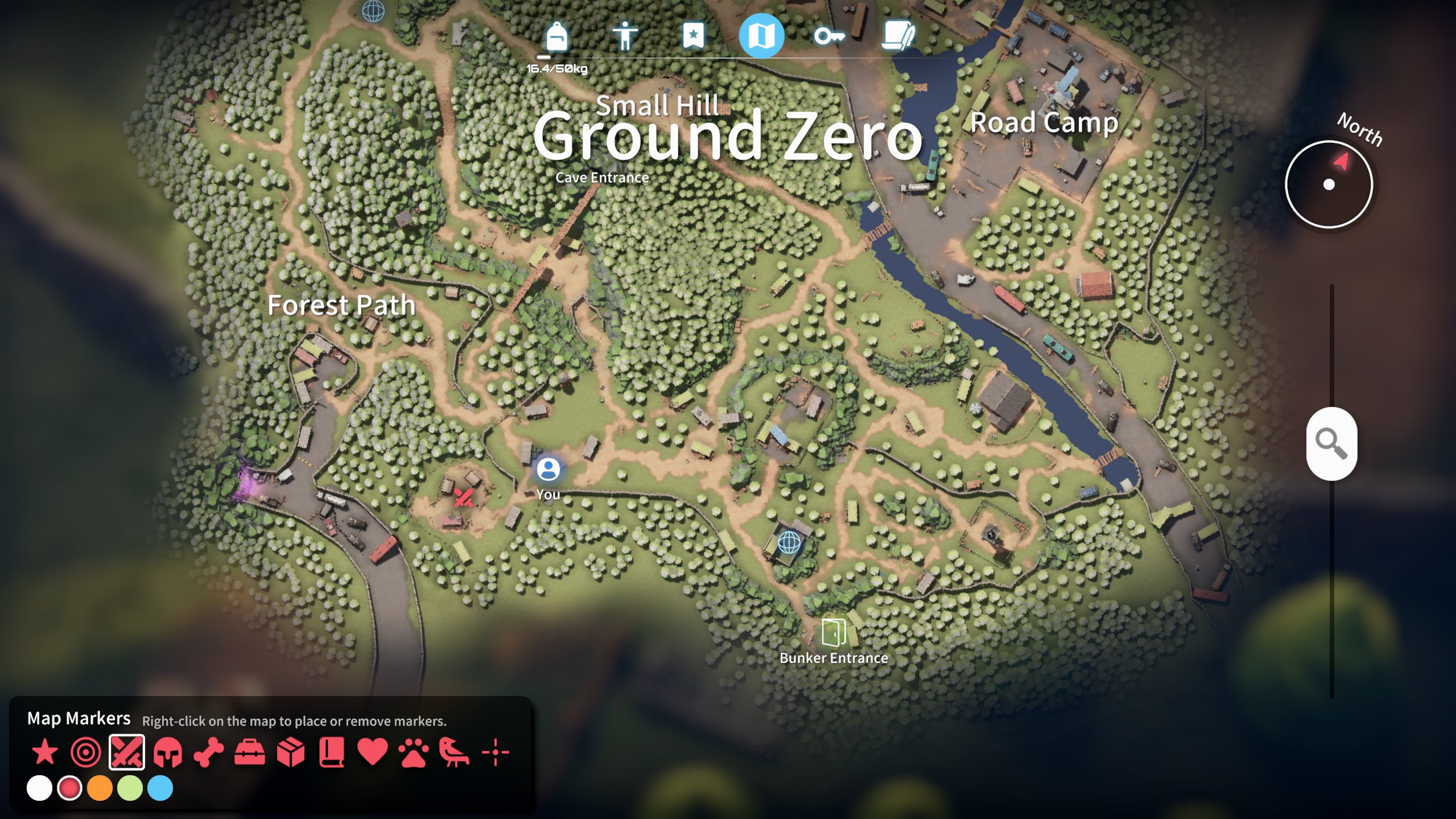Screen dimensions: 1456x819
Task: Choose the bird map marker
Action: pos(454,752)
